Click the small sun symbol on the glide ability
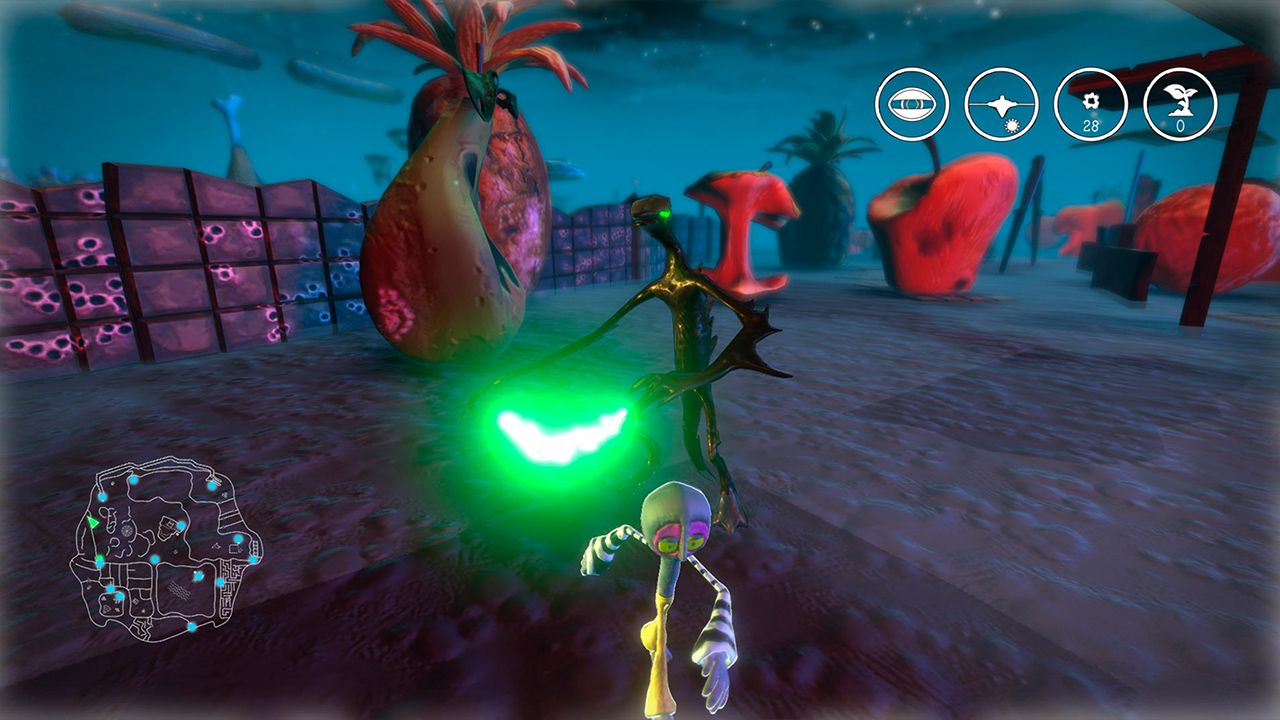This screenshot has height=720, width=1280. point(1012,125)
